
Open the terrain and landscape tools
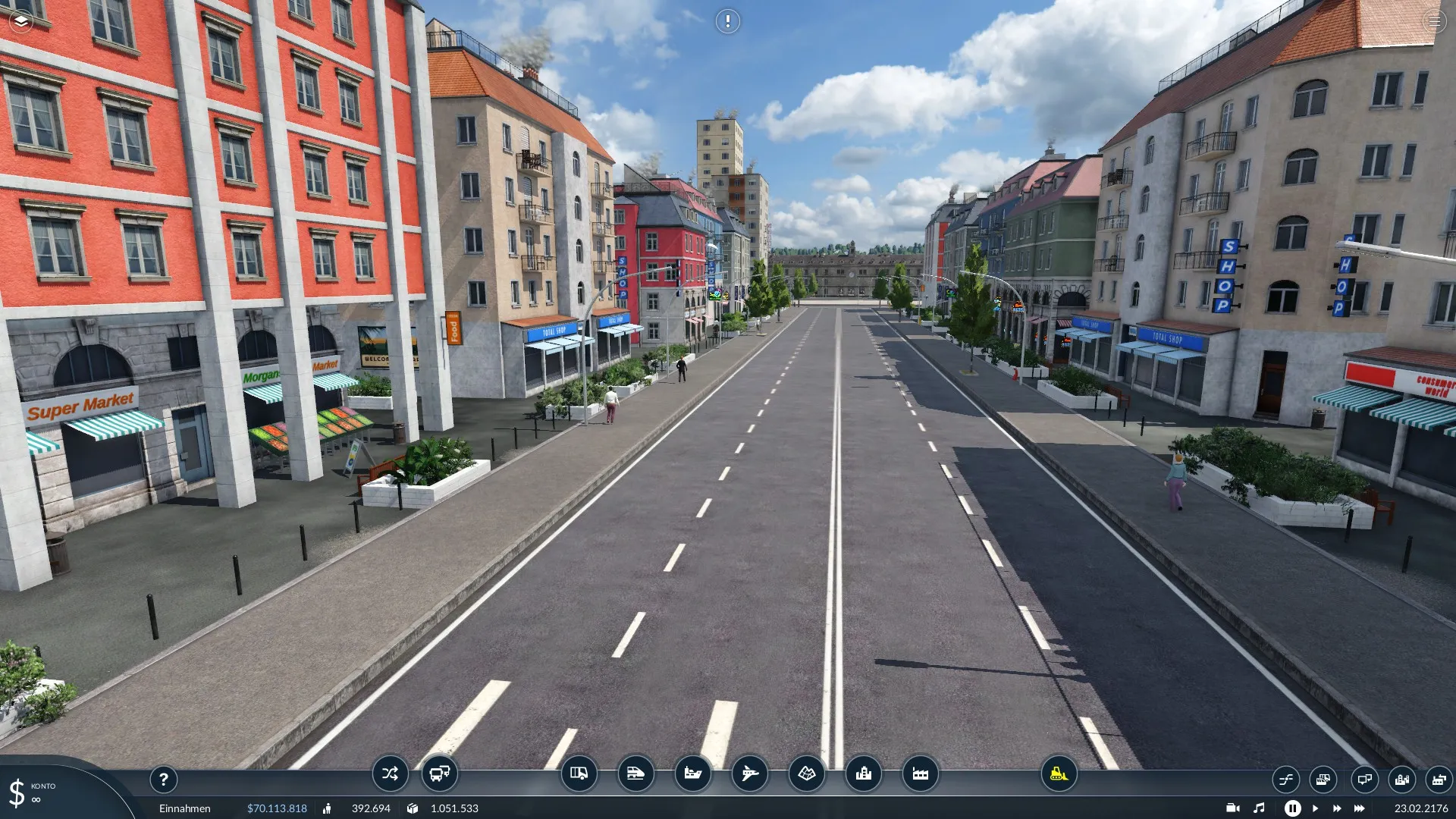coord(806,773)
